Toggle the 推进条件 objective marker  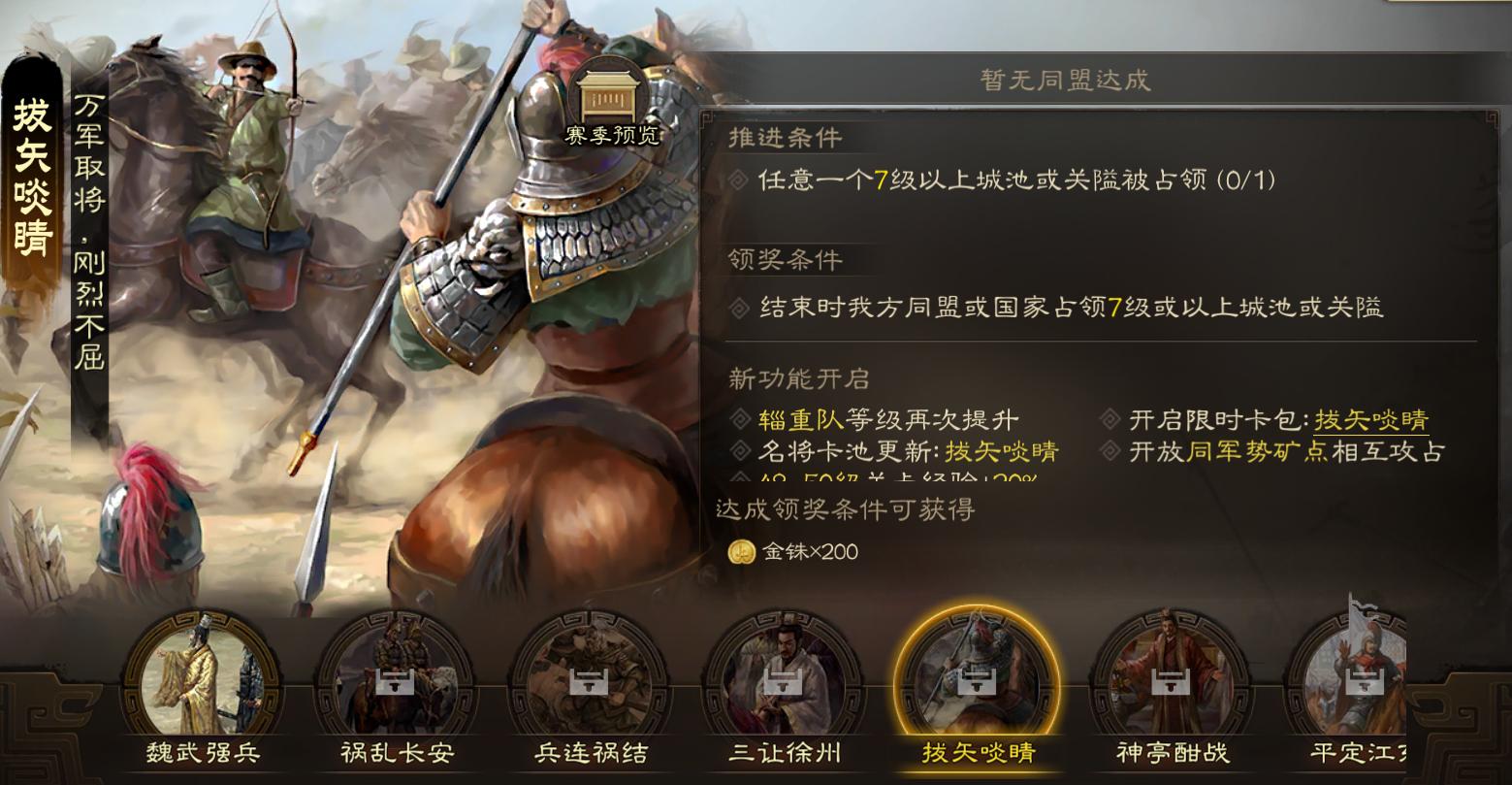pos(738,179)
